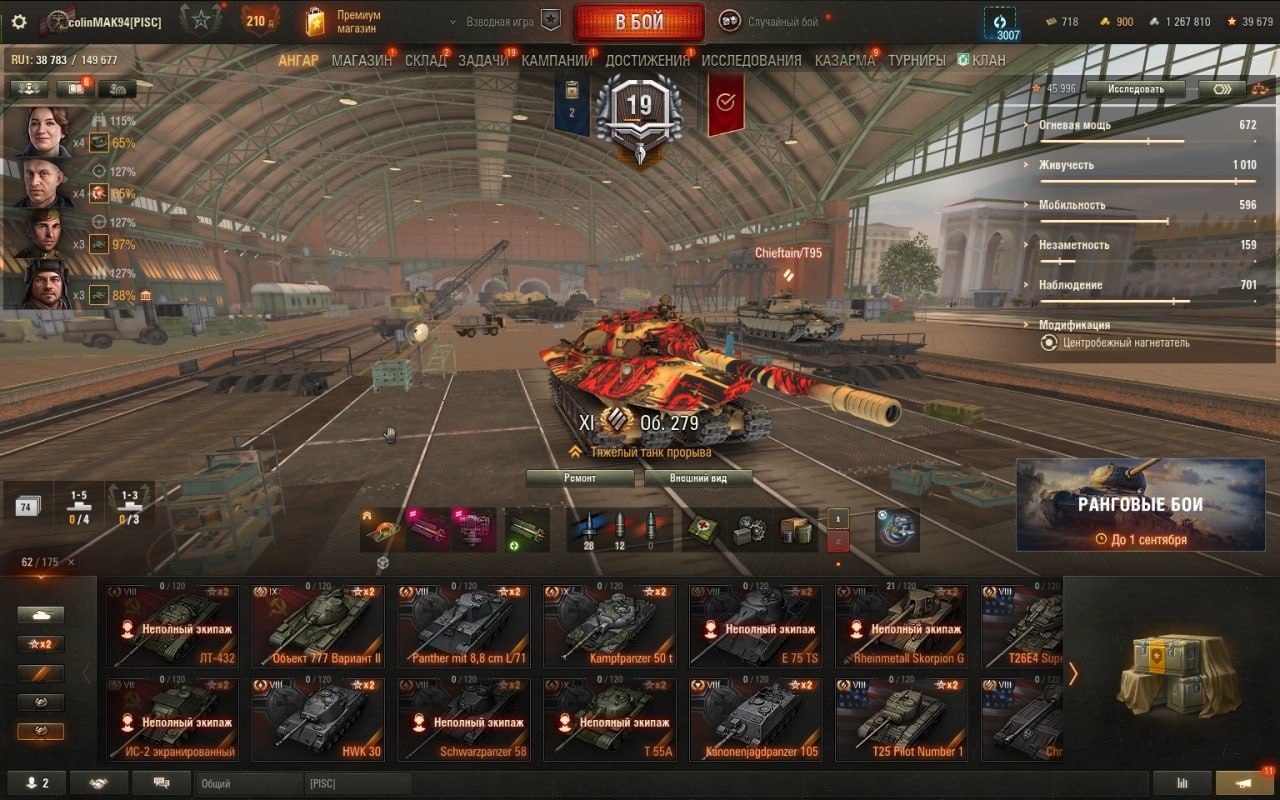Choose the HWK 30 tank card
The width and height of the screenshot is (1280, 800).
coord(317,720)
